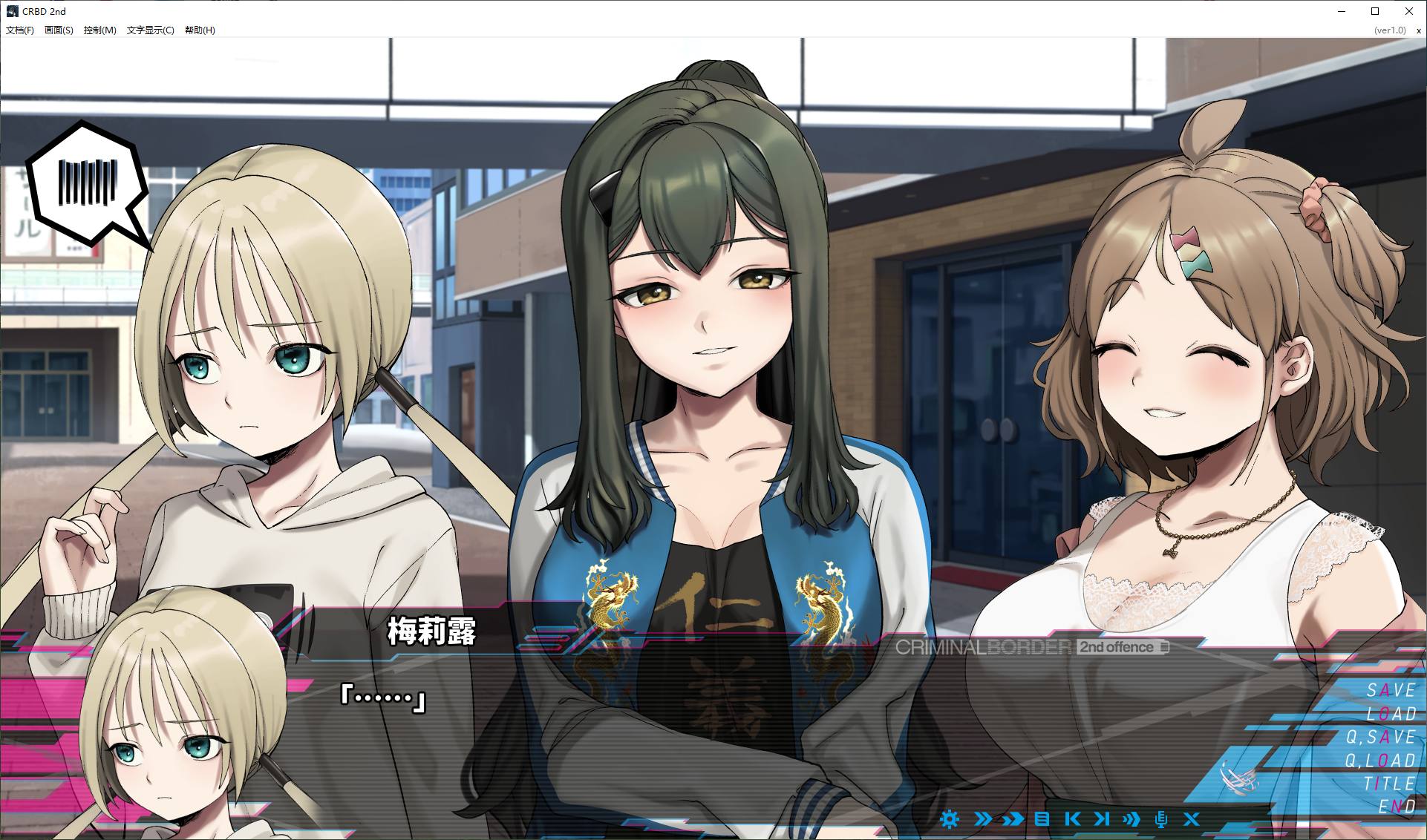Choose END to quit the game
The width and height of the screenshot is (1427, 840).
point(1397,807)
